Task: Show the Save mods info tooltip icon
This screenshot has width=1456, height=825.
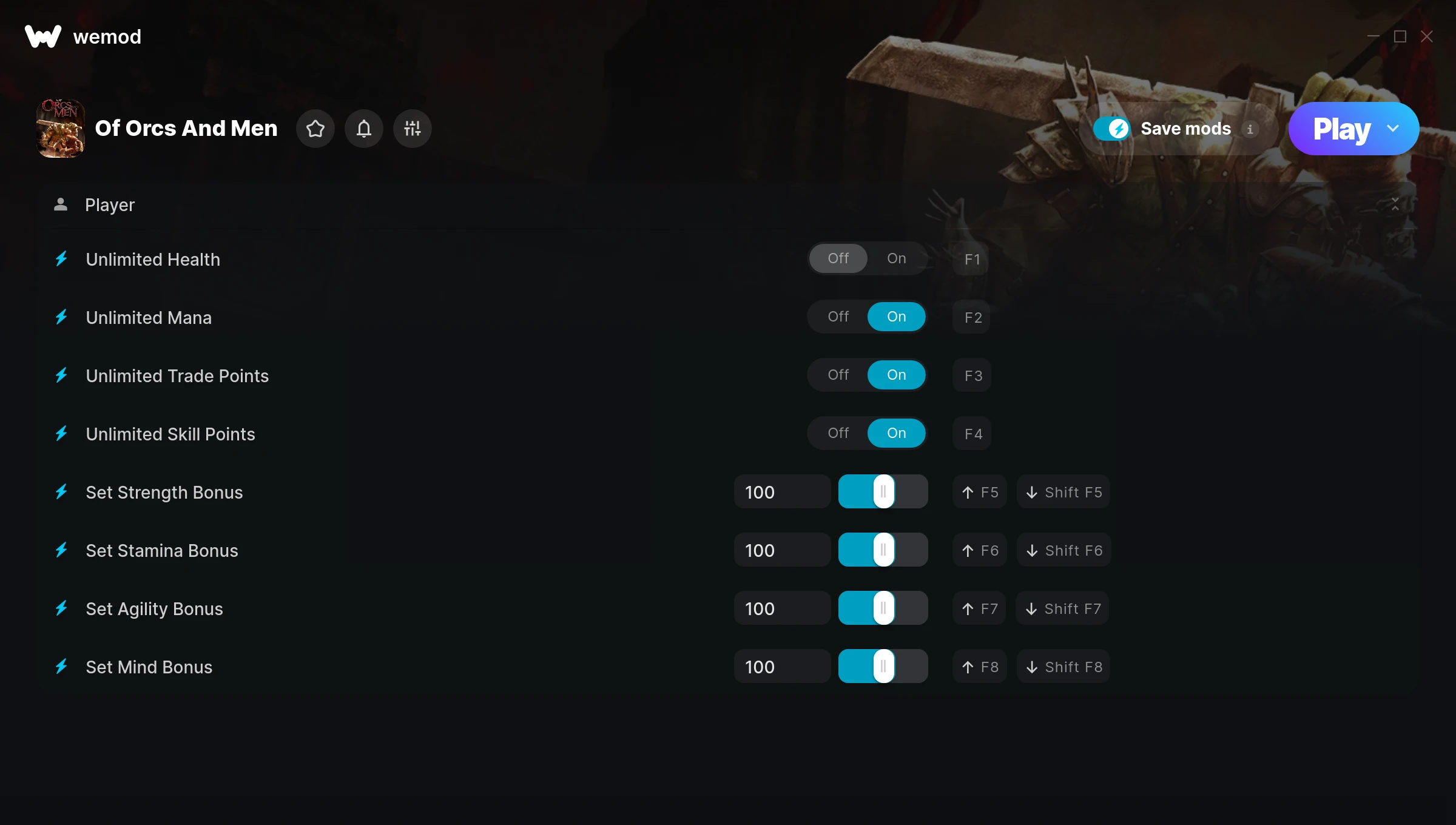Action: coord(1250,129)
